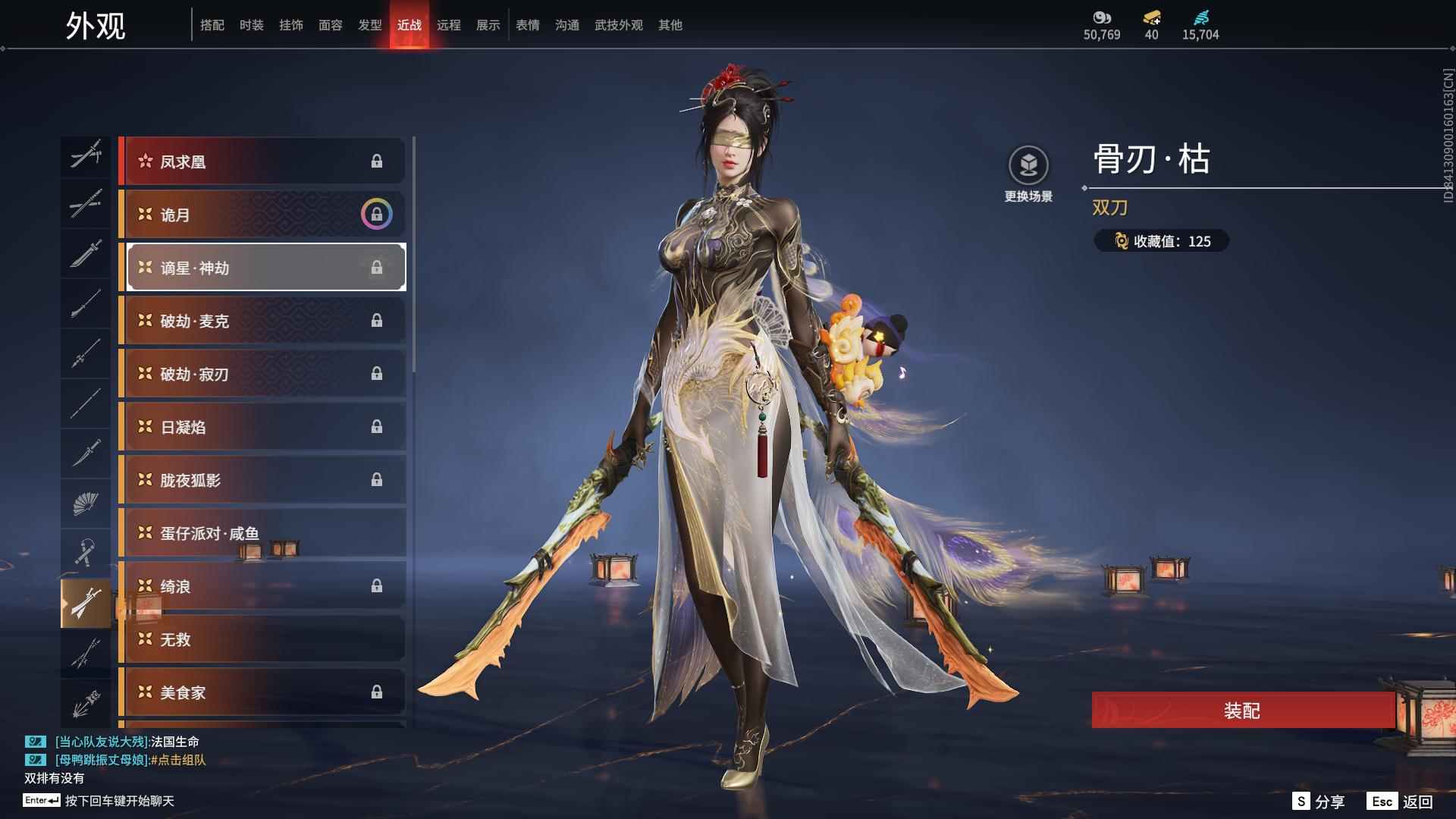The height and width of the screenshot is (819, 1456).
Task: Click the lock icon on 凤求凰
Action: 377,161
